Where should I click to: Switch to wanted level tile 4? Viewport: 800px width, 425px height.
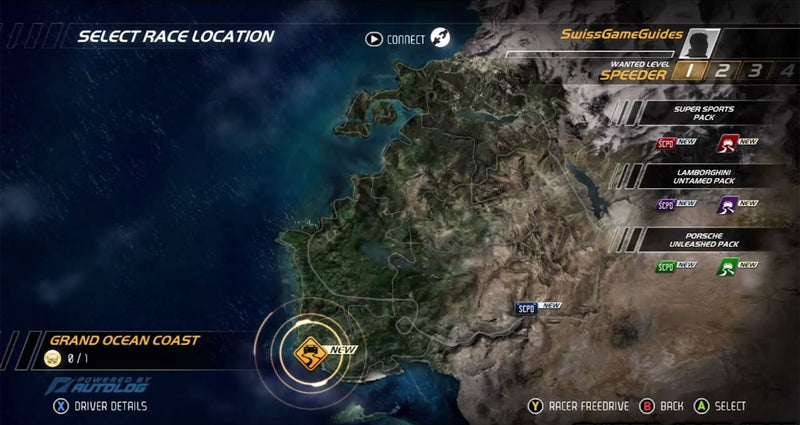[787, 70]
